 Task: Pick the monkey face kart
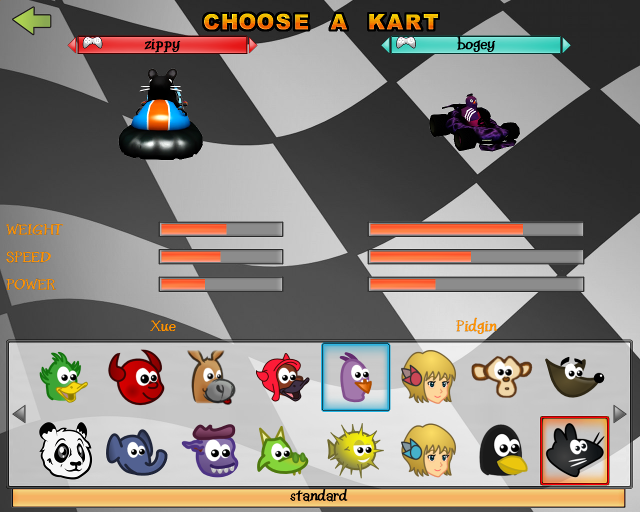point(501,377)
